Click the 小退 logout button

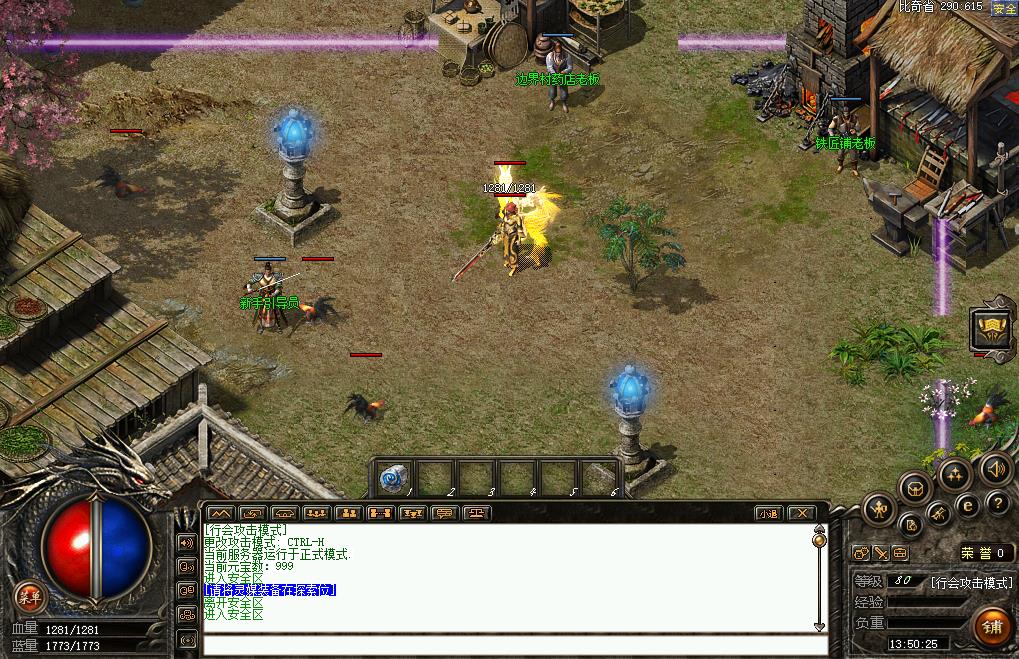coord(768,513)
